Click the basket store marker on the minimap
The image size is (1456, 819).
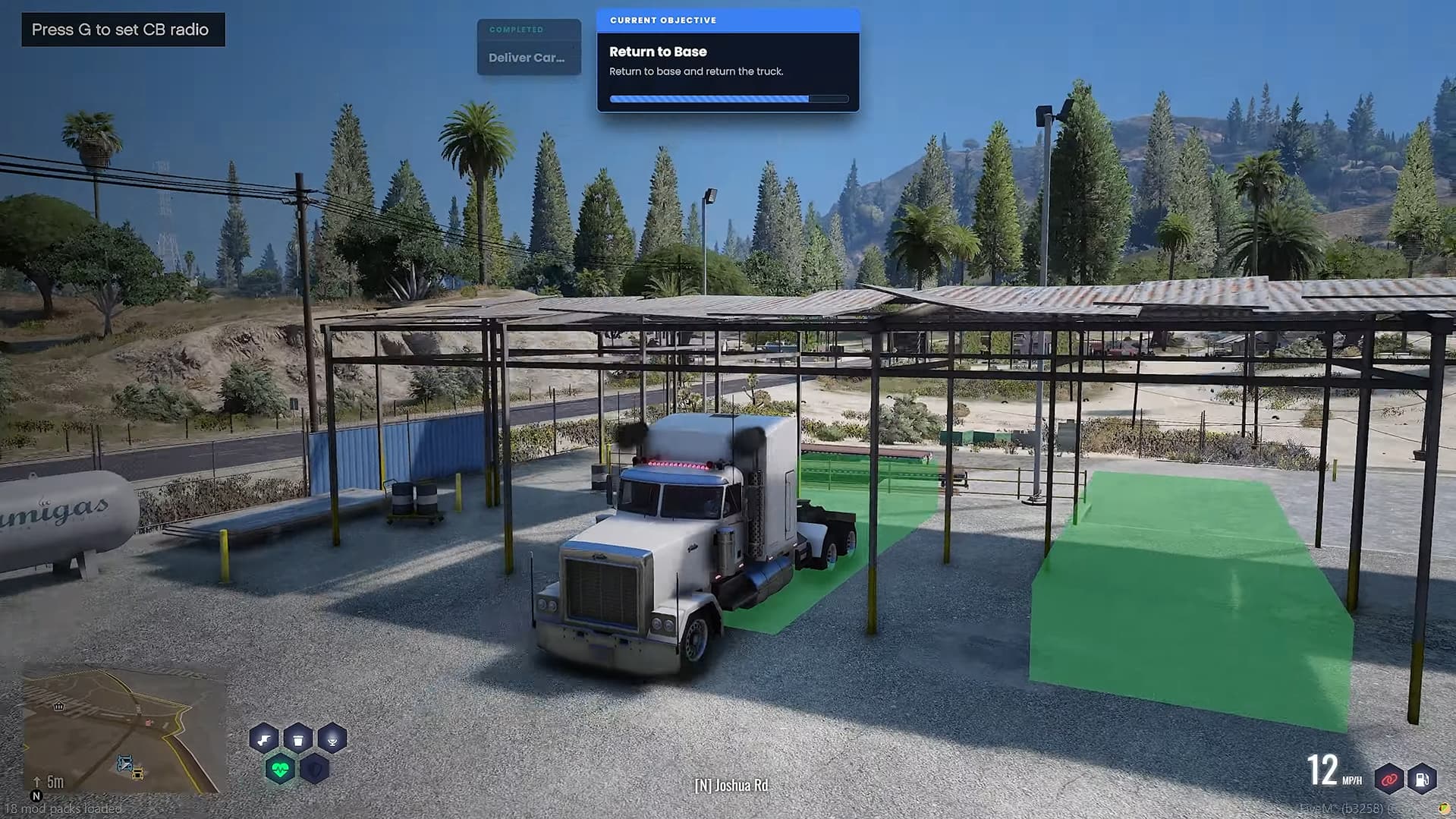click(59, 706)
